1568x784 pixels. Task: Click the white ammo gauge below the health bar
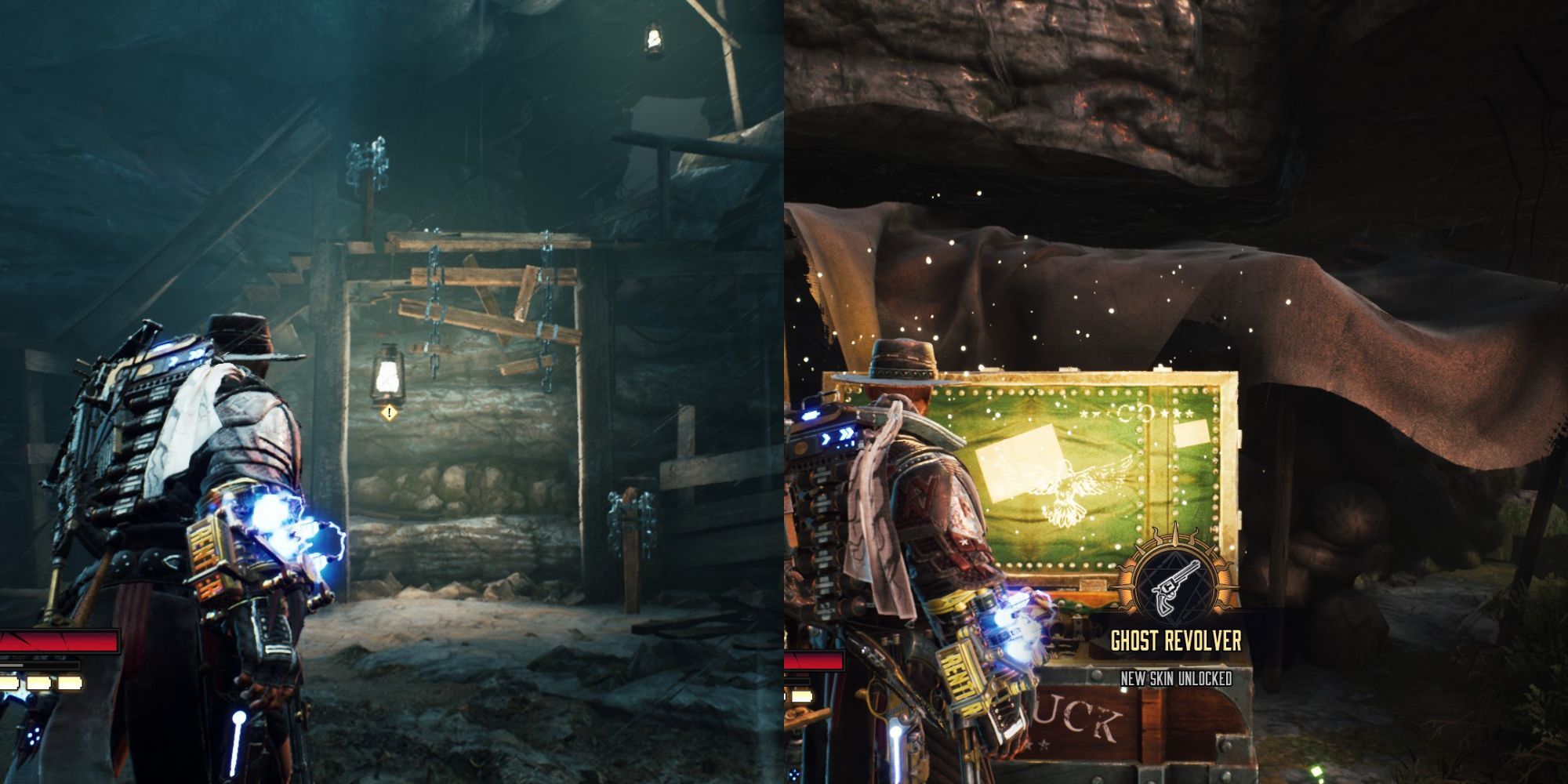click(31, 665)
